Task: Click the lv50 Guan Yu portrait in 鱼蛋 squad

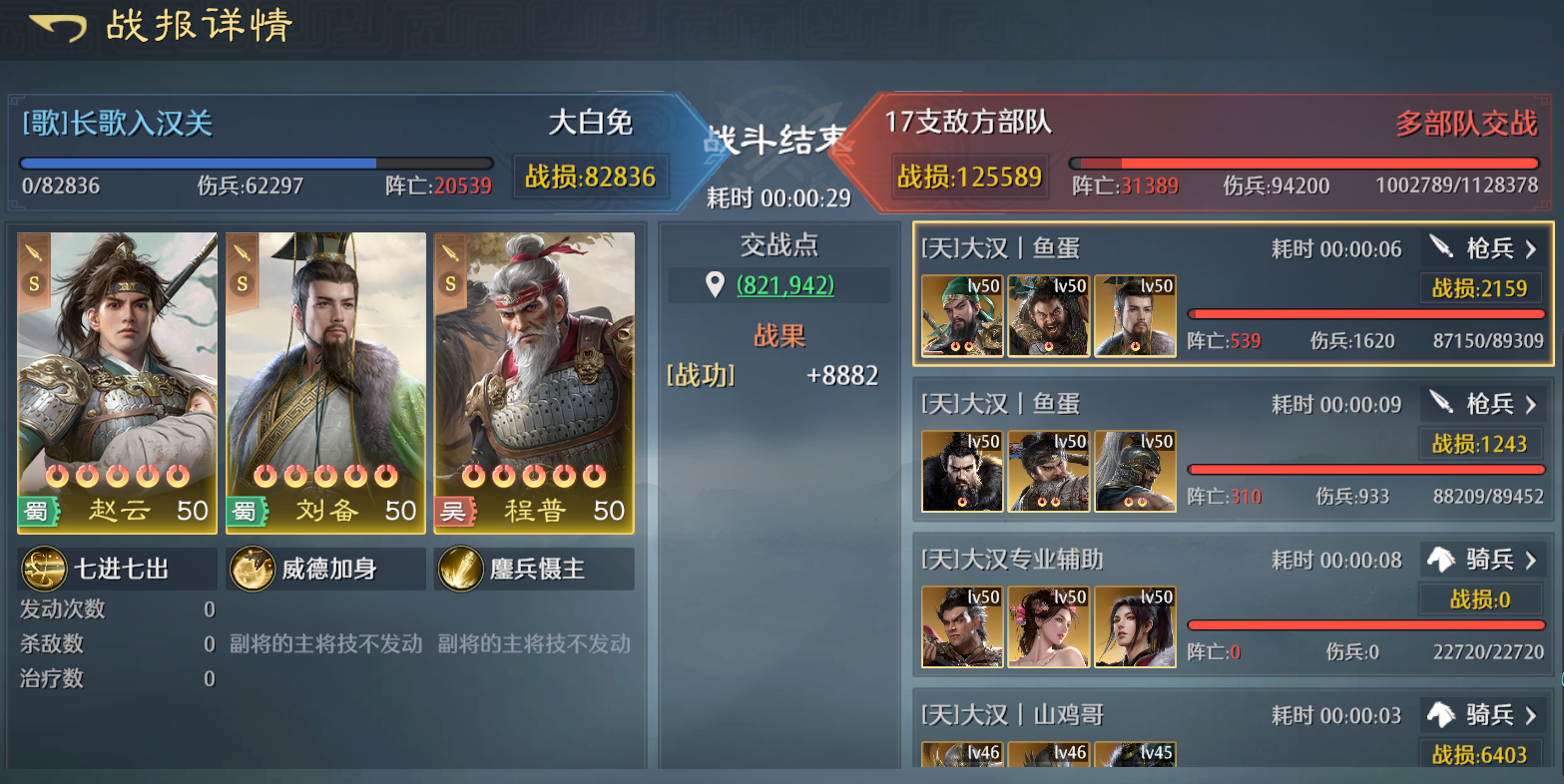Action: (961, 315)
